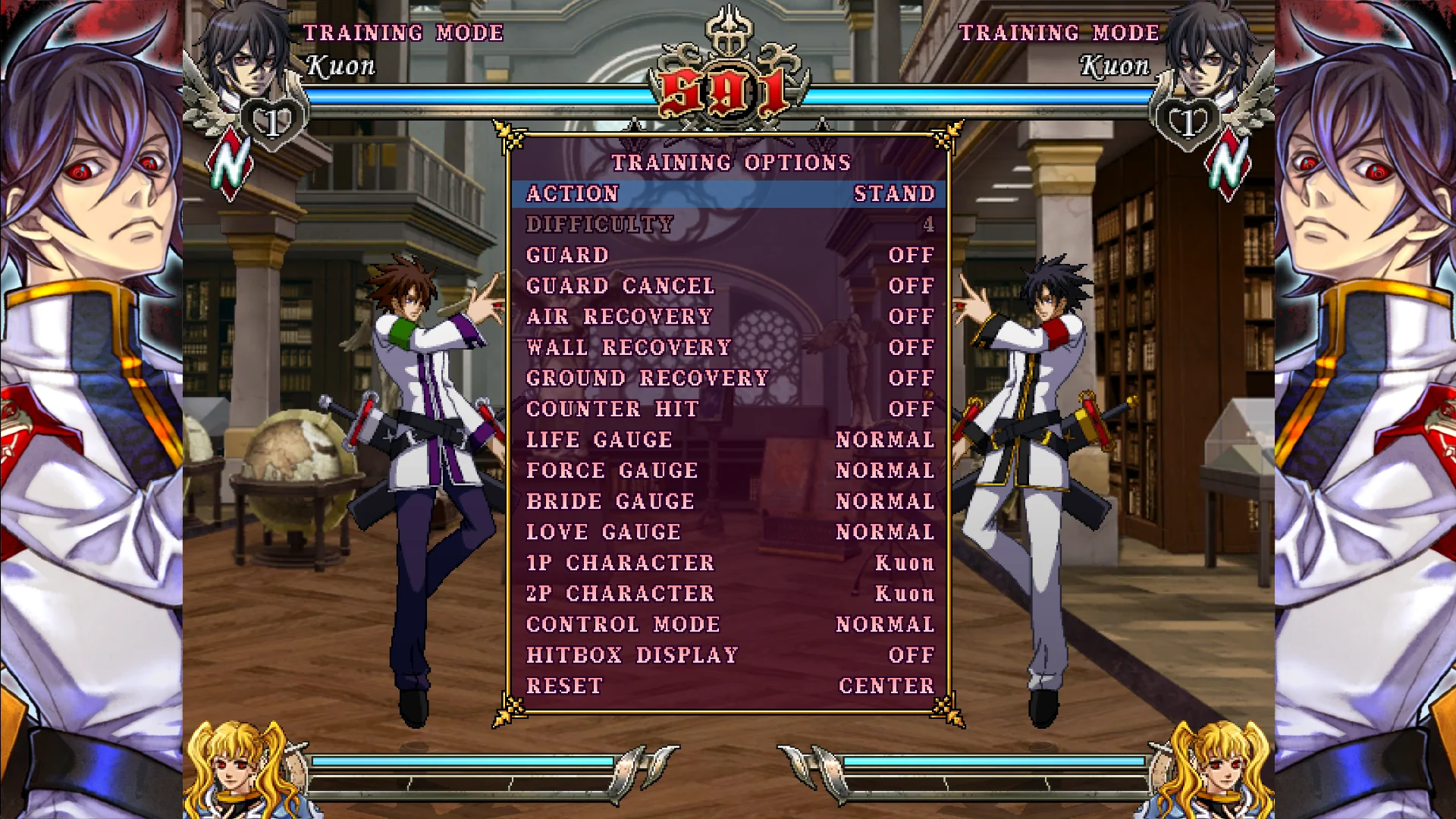Select the Action row in Training Options

click(x=728, y=193)
